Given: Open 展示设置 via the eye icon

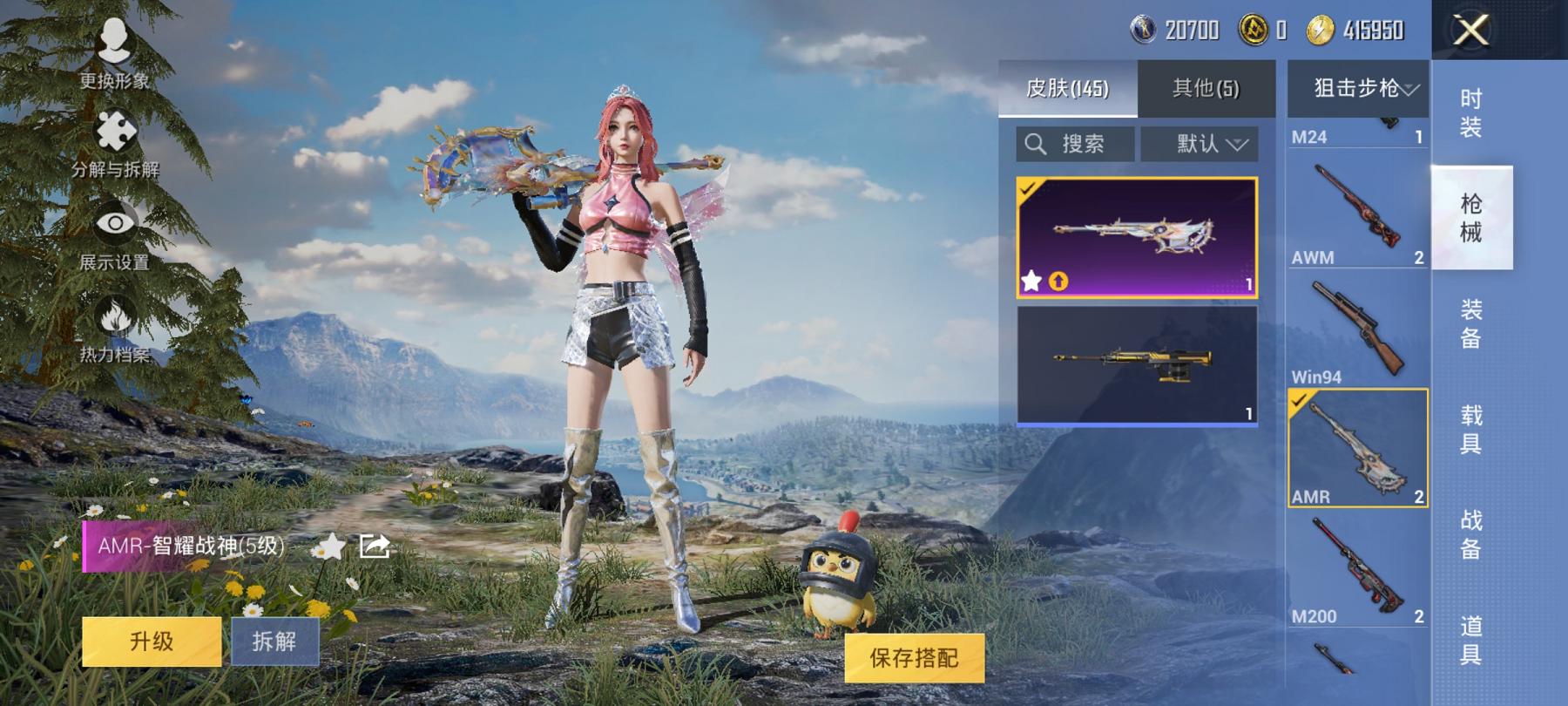Looking at the screenshot, I should tap(116, 222).
